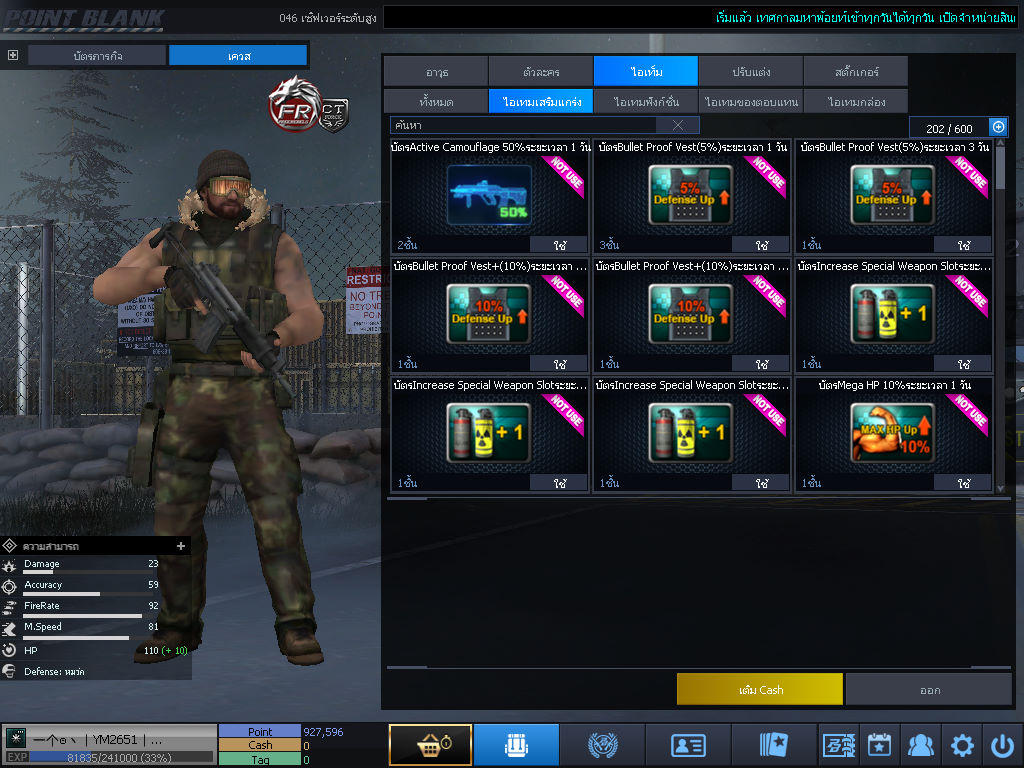Click the power icon to quit
The height and width of the screenshot is (768, 1024).
[1002, 745]
